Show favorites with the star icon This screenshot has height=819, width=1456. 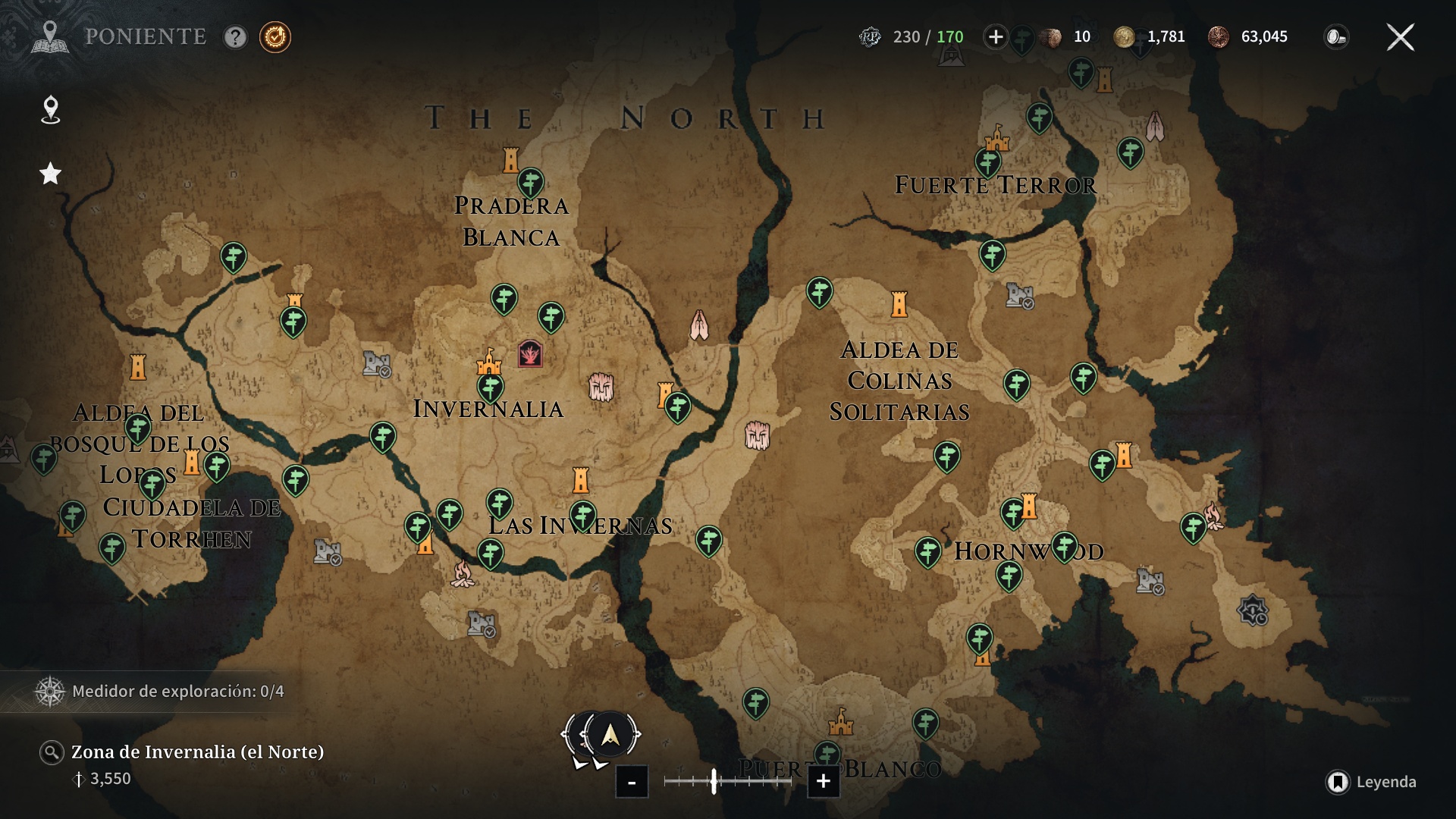click(x=50, y=174)
